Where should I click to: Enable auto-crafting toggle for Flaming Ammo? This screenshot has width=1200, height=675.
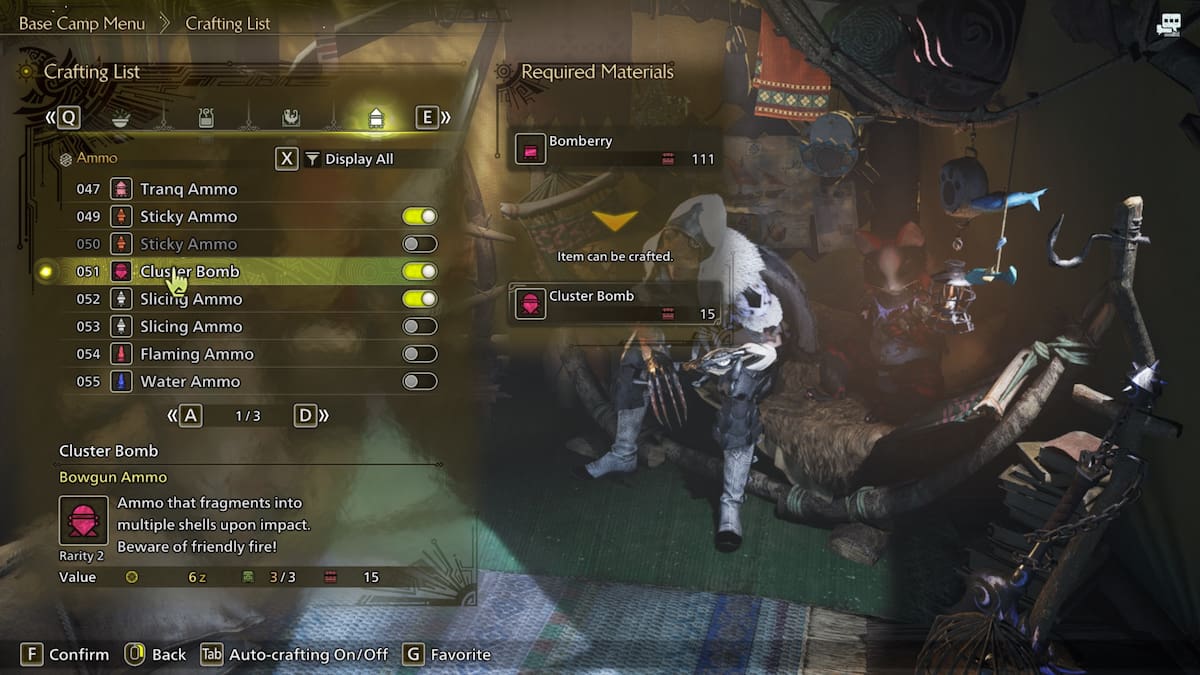tap(420, 354)
